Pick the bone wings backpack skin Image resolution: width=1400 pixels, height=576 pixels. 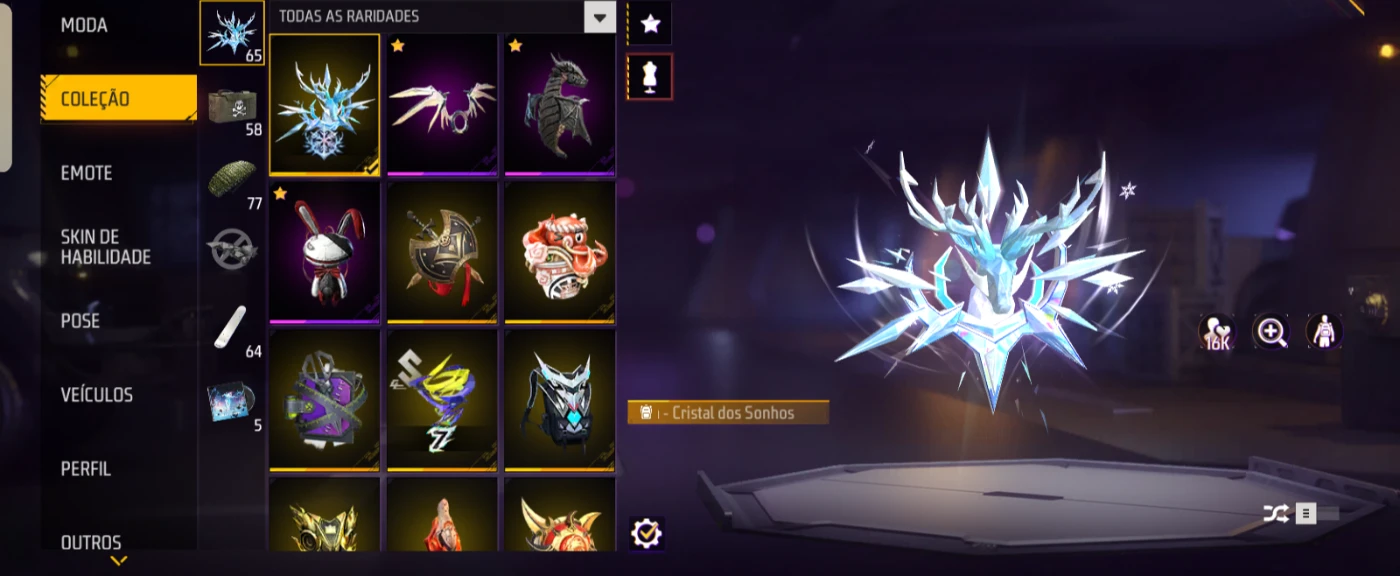pyautogui.click(x=441, y=104)
